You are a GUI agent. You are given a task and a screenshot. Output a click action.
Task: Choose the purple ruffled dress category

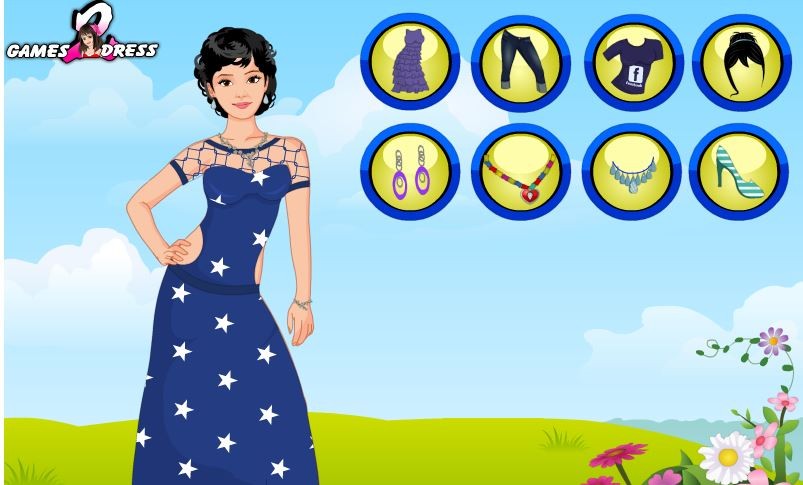click(x=409, y=62)
